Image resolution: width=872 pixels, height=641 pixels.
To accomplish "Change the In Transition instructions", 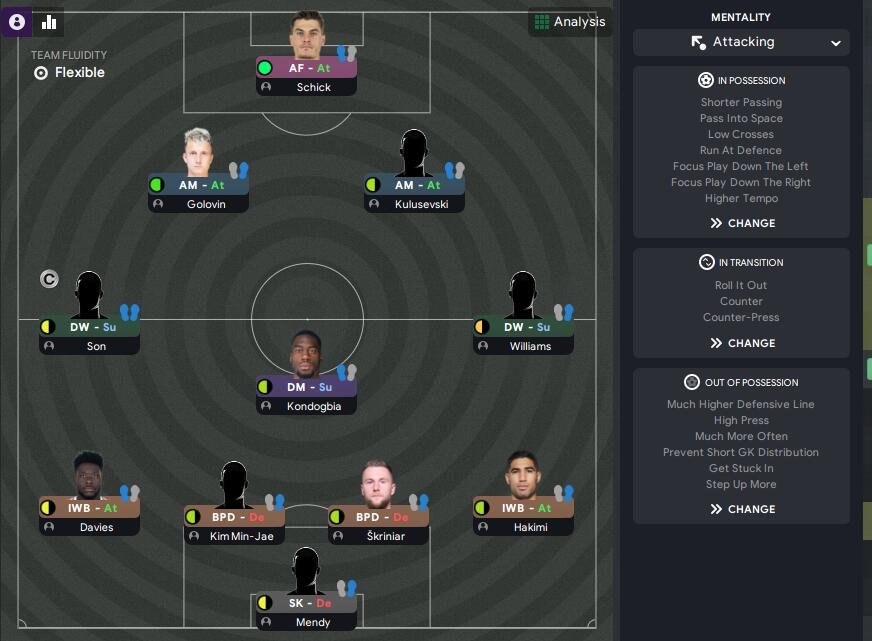I will tap(742, 343).
